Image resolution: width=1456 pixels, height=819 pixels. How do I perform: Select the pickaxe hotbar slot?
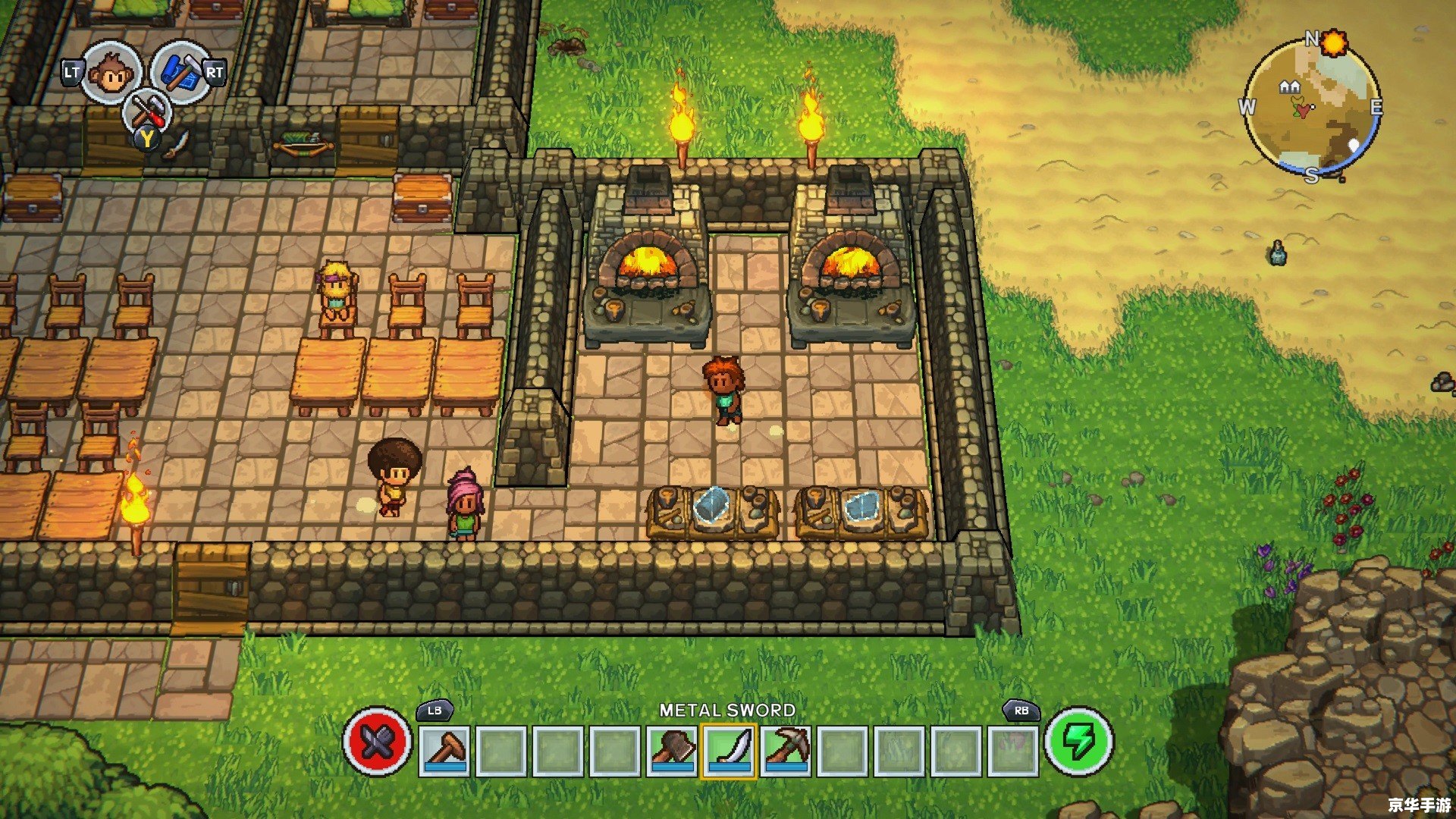[x=786, y=750]
